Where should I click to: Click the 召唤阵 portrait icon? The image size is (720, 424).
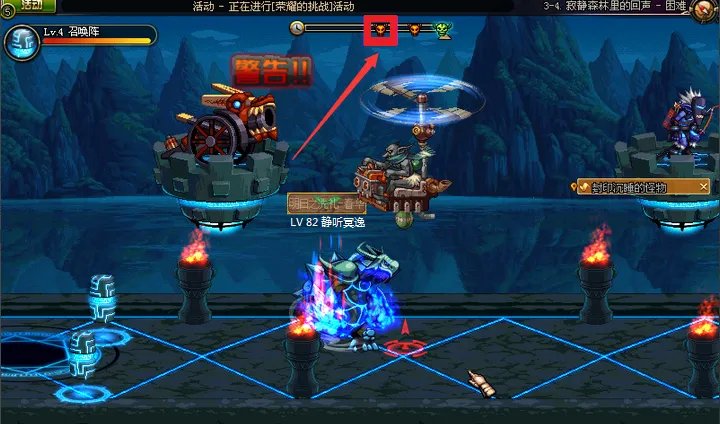click(20, 42)
